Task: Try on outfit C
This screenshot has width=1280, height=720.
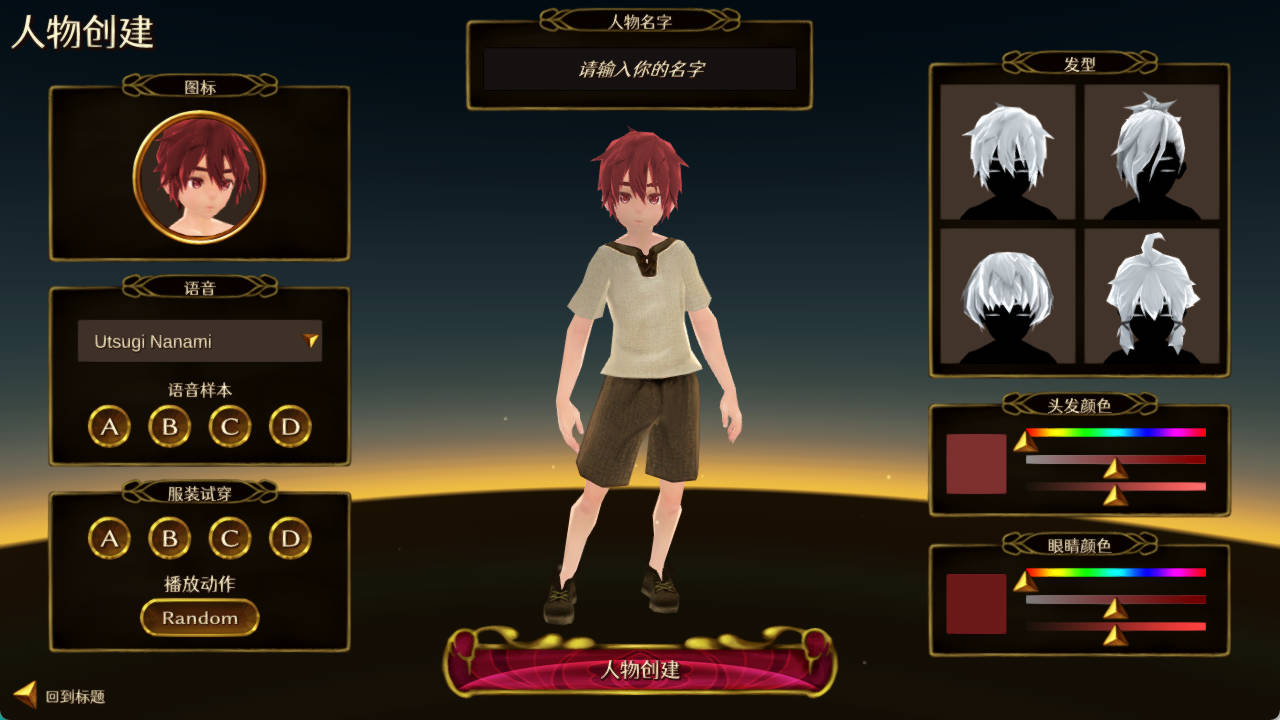Action: pyautogui.click(x=229, y=538)
